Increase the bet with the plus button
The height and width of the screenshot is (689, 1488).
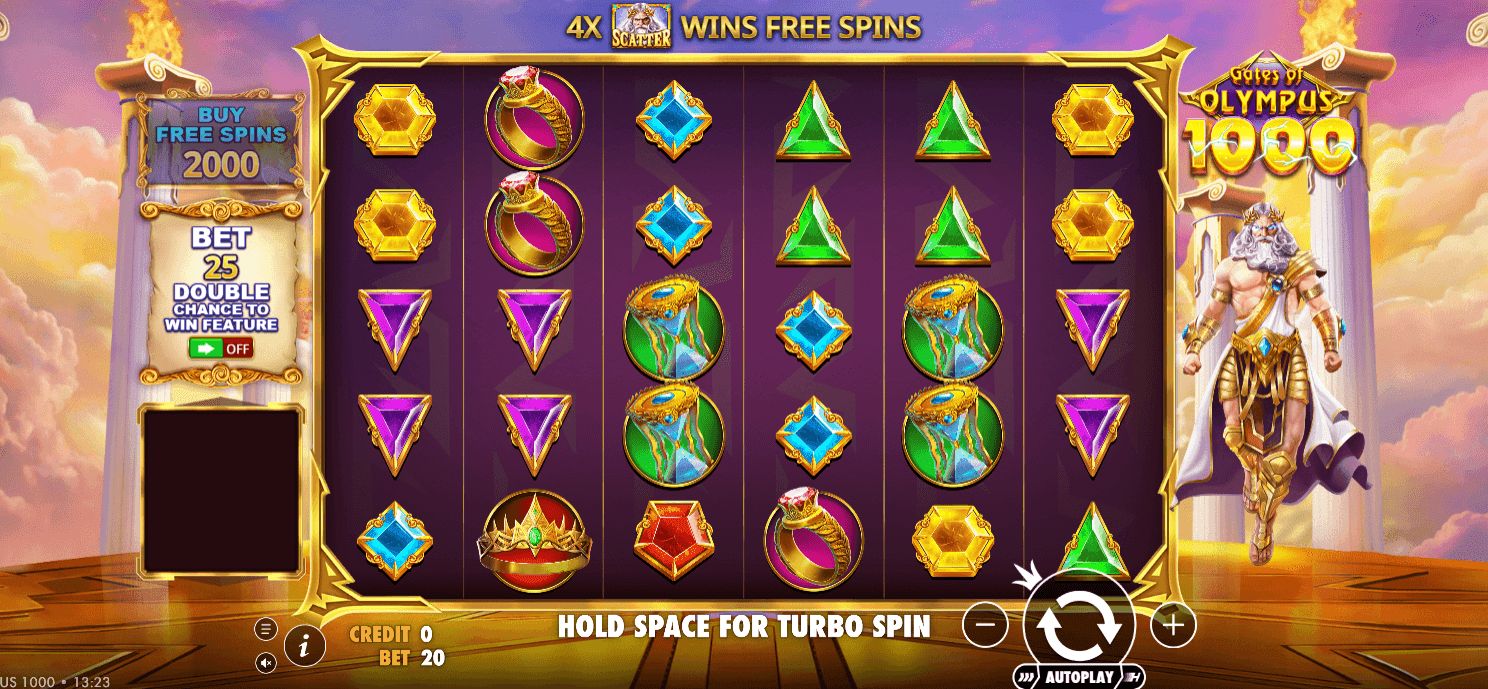(x=1173, y=625)
